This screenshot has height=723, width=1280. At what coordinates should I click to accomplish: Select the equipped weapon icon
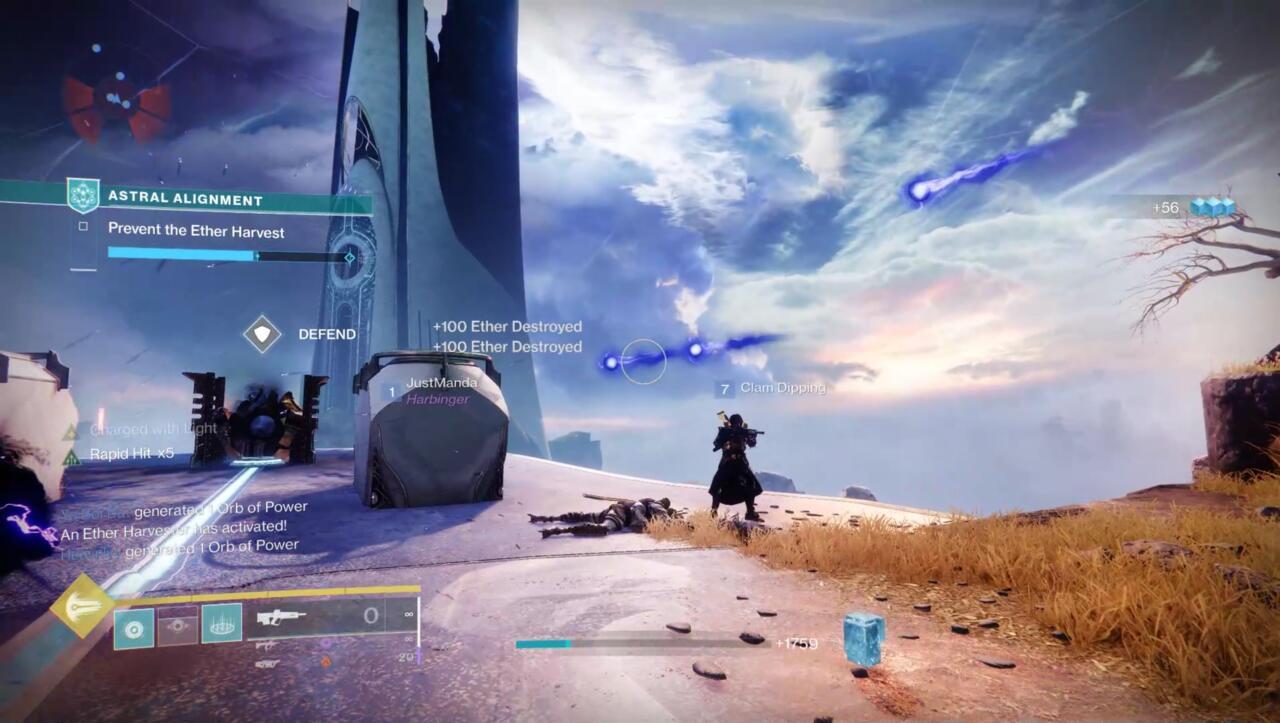tap(281, 618)
